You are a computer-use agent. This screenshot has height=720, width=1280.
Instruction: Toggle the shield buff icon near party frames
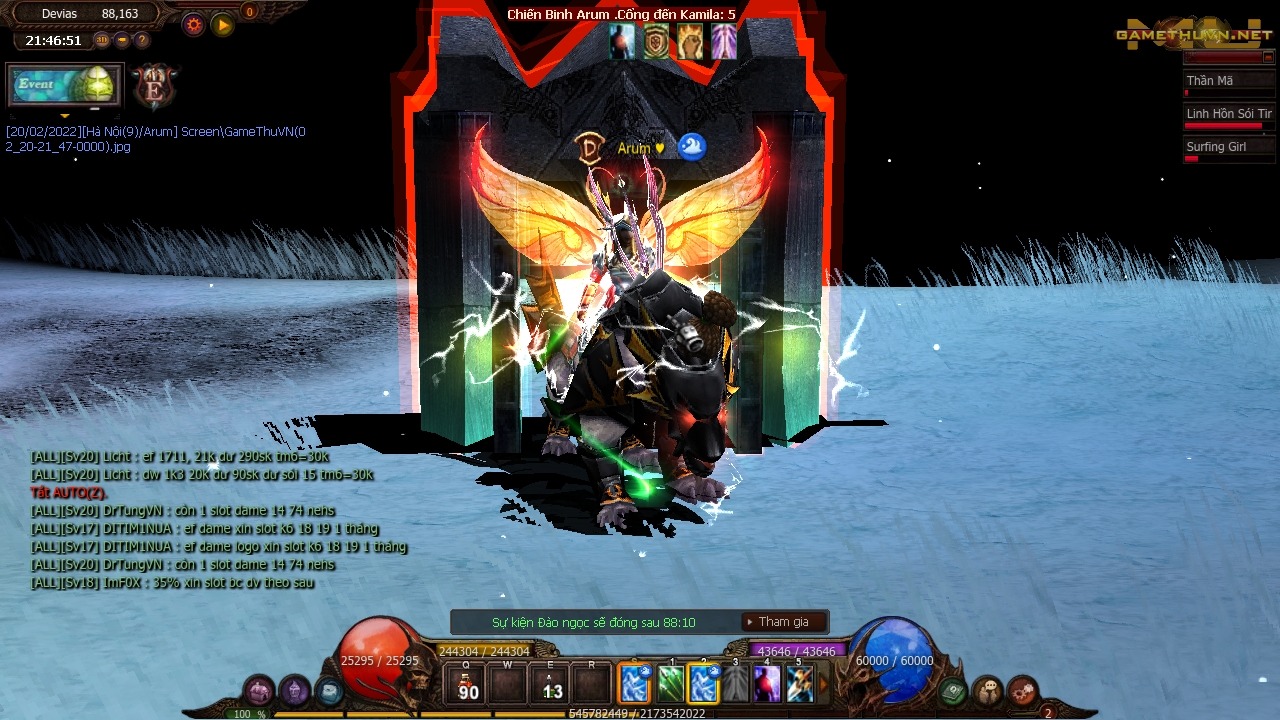pyautogui.click(x=656, y=43)
